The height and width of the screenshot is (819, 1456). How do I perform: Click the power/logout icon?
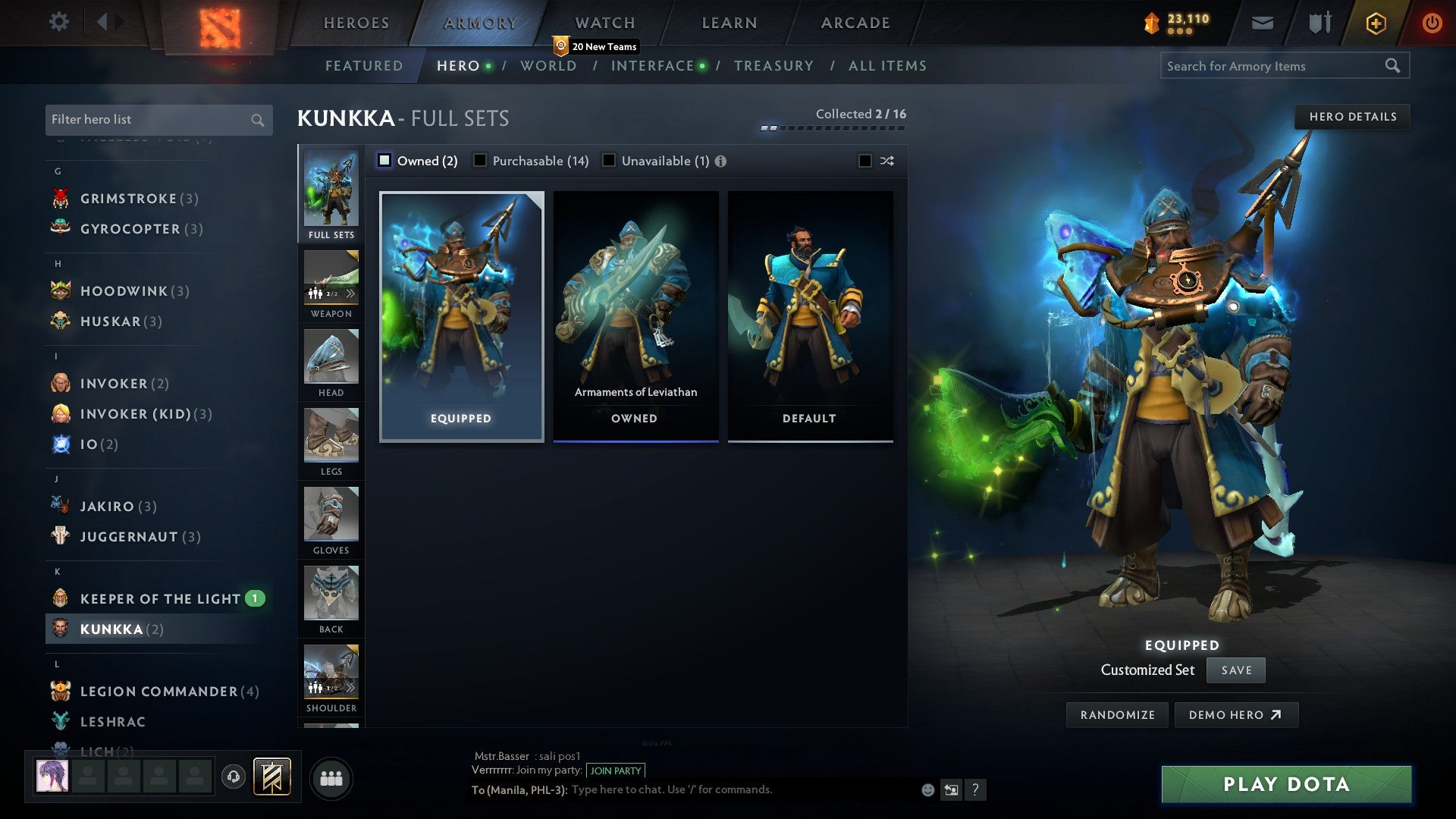coord(1432,22)
